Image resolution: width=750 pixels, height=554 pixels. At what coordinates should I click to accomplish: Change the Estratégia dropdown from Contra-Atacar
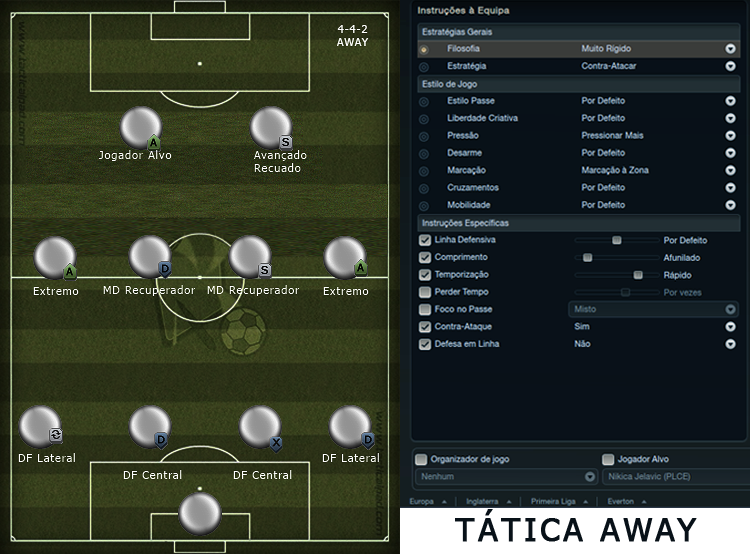[x=730, y=66]
